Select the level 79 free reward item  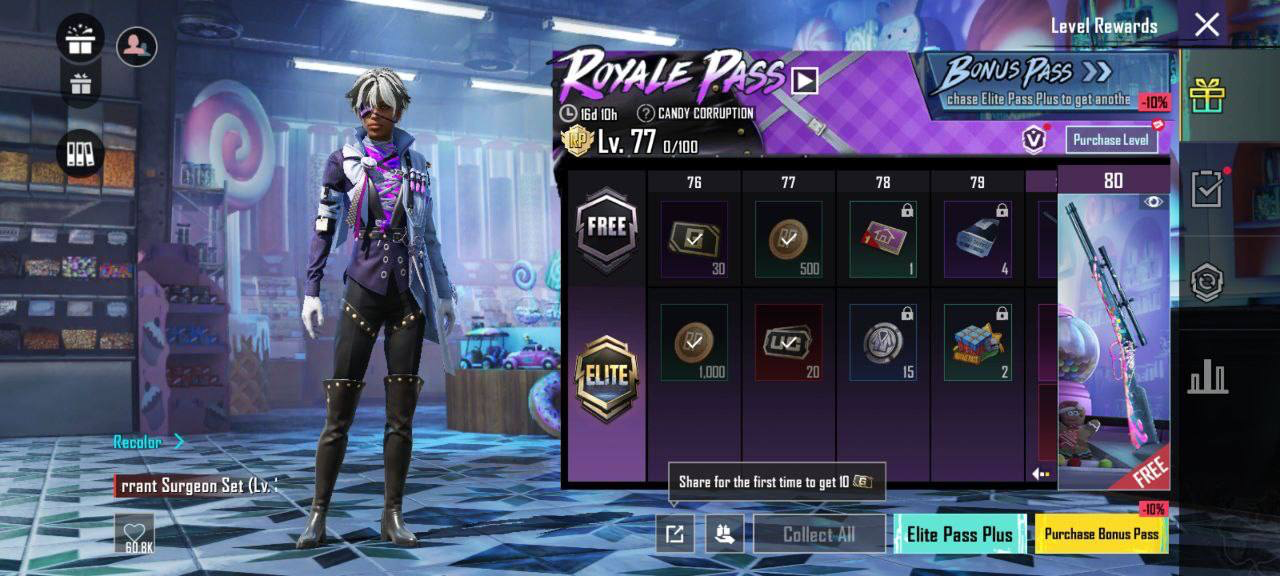(x=977, y=240)
